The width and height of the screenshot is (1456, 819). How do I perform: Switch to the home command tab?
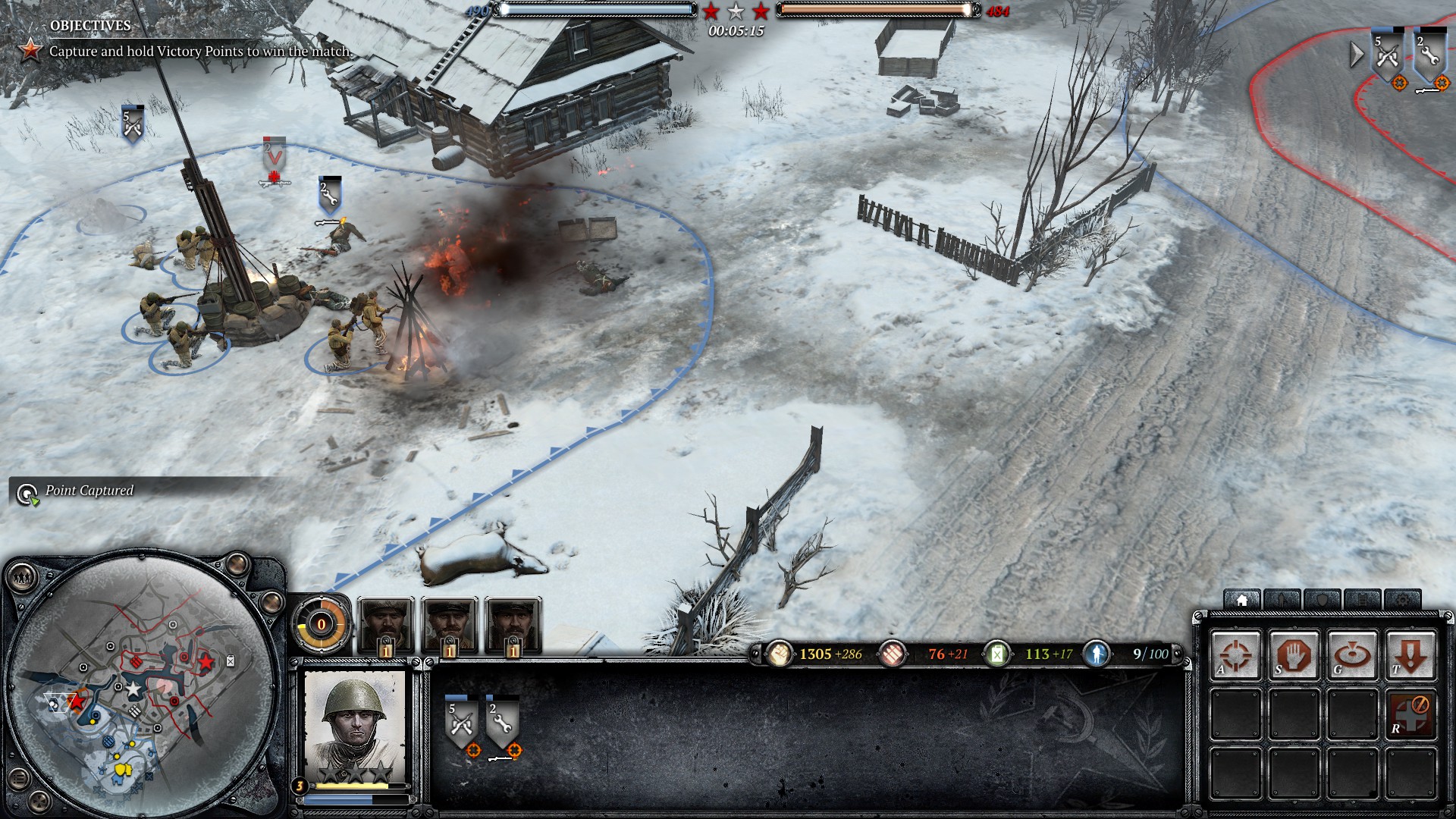point(1242,601)
